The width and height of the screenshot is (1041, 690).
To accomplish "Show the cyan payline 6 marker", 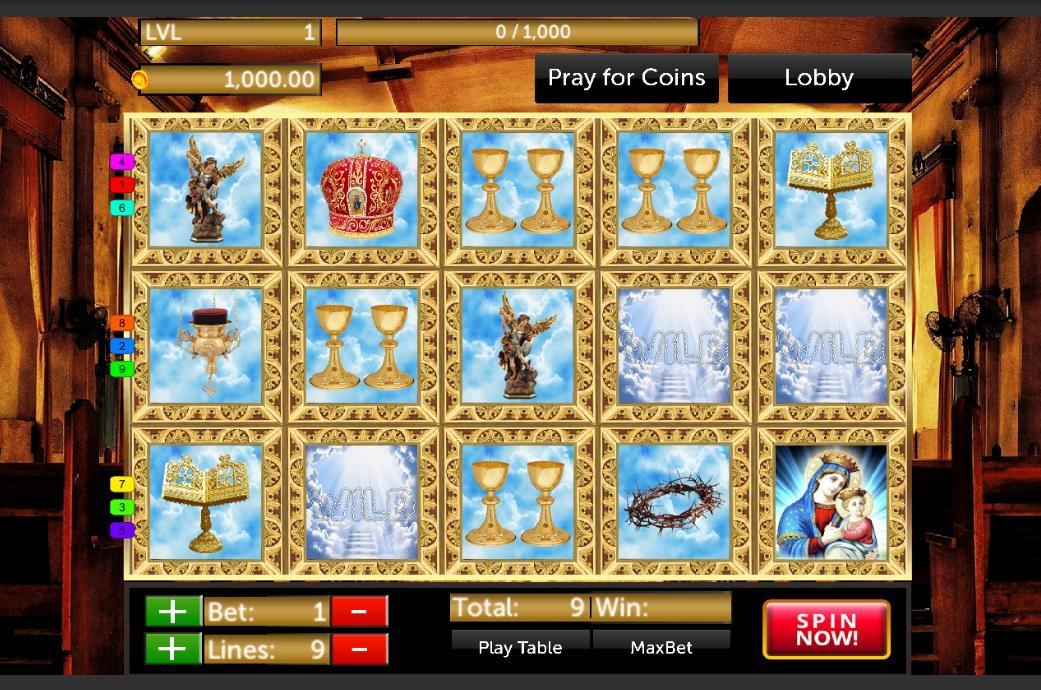I will click(x=122, y=208).
